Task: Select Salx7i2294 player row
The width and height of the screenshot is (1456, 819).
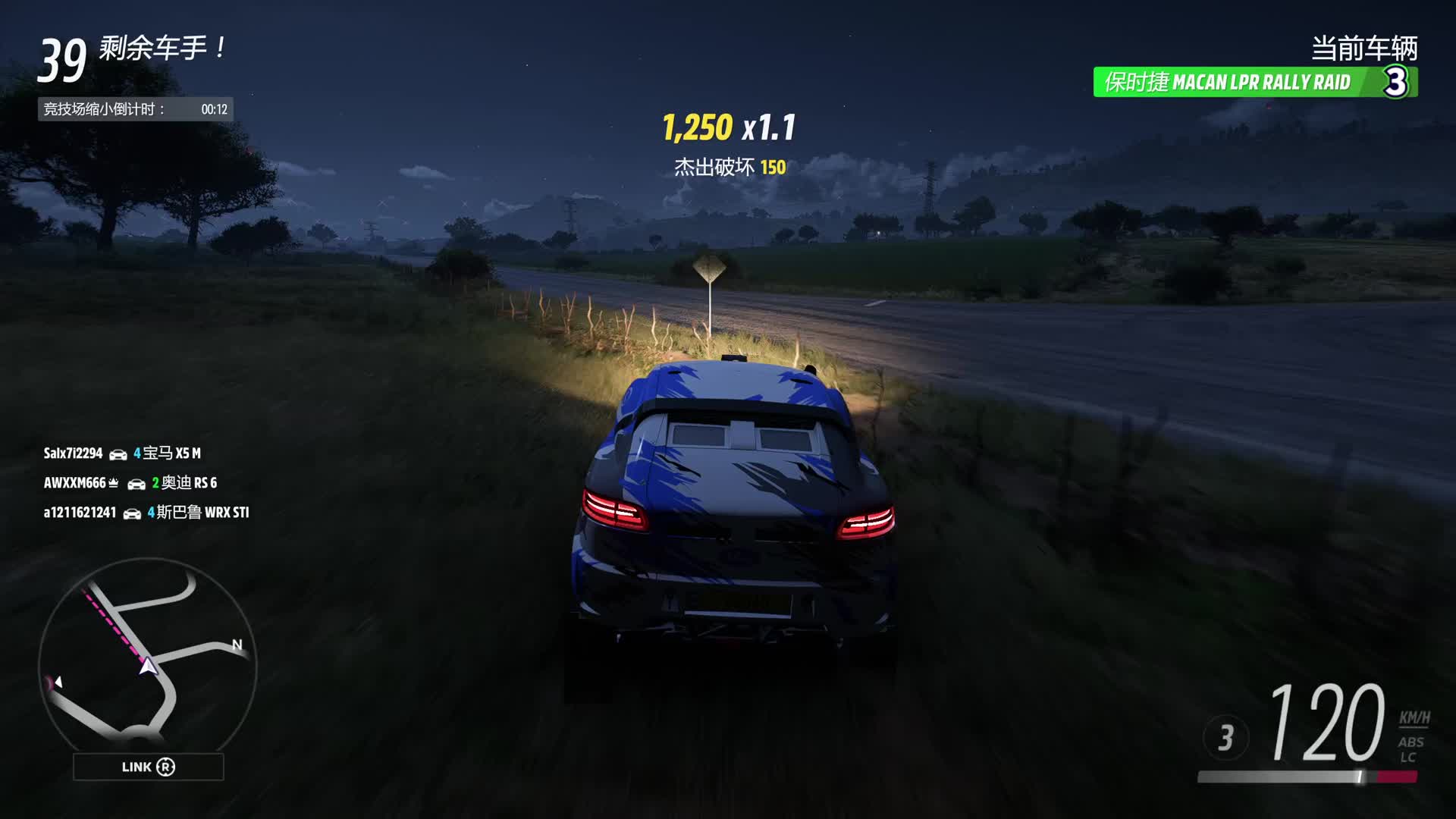Action: click(x=122, y=453)
